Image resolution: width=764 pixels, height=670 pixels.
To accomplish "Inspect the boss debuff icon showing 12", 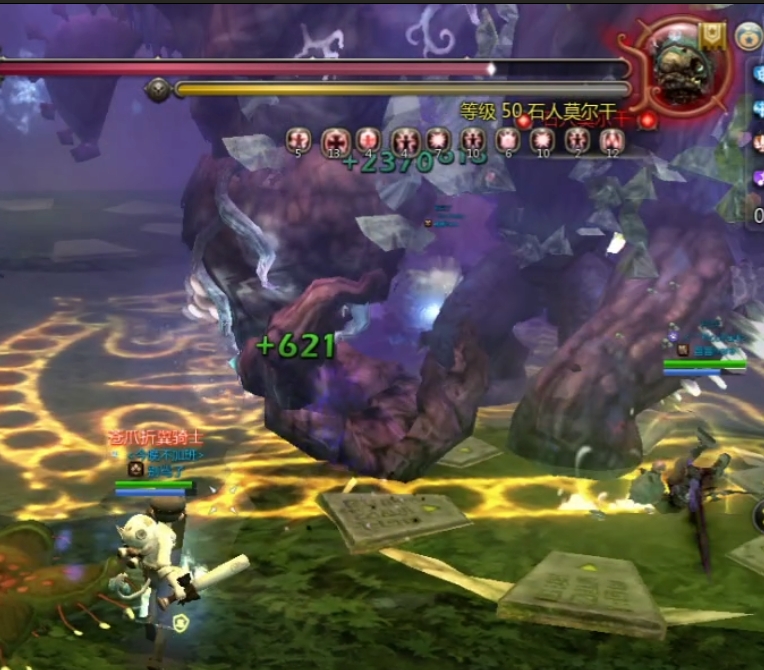I will [x=611, y=141].
